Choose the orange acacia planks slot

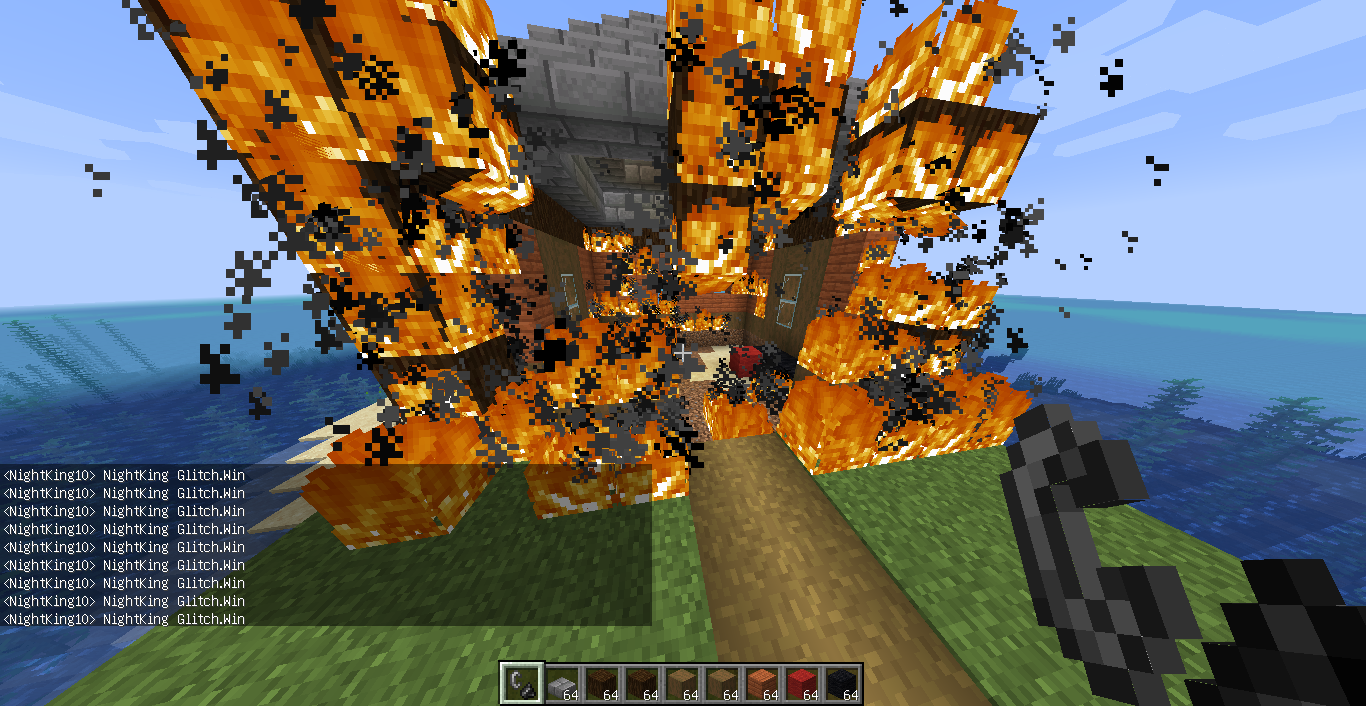762,684
